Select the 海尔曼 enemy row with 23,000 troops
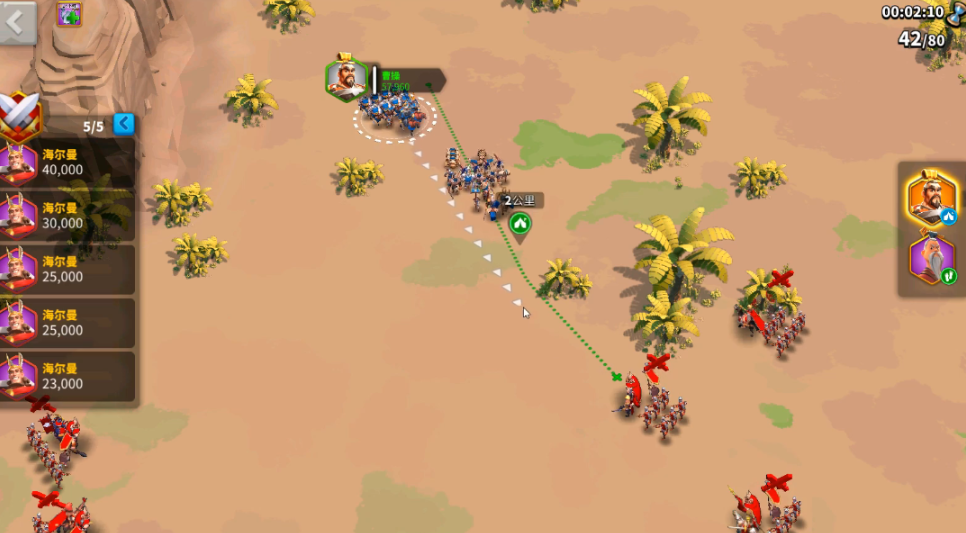Image resolution: width=966 pixels, height=533 pixels. click(67, 375)
